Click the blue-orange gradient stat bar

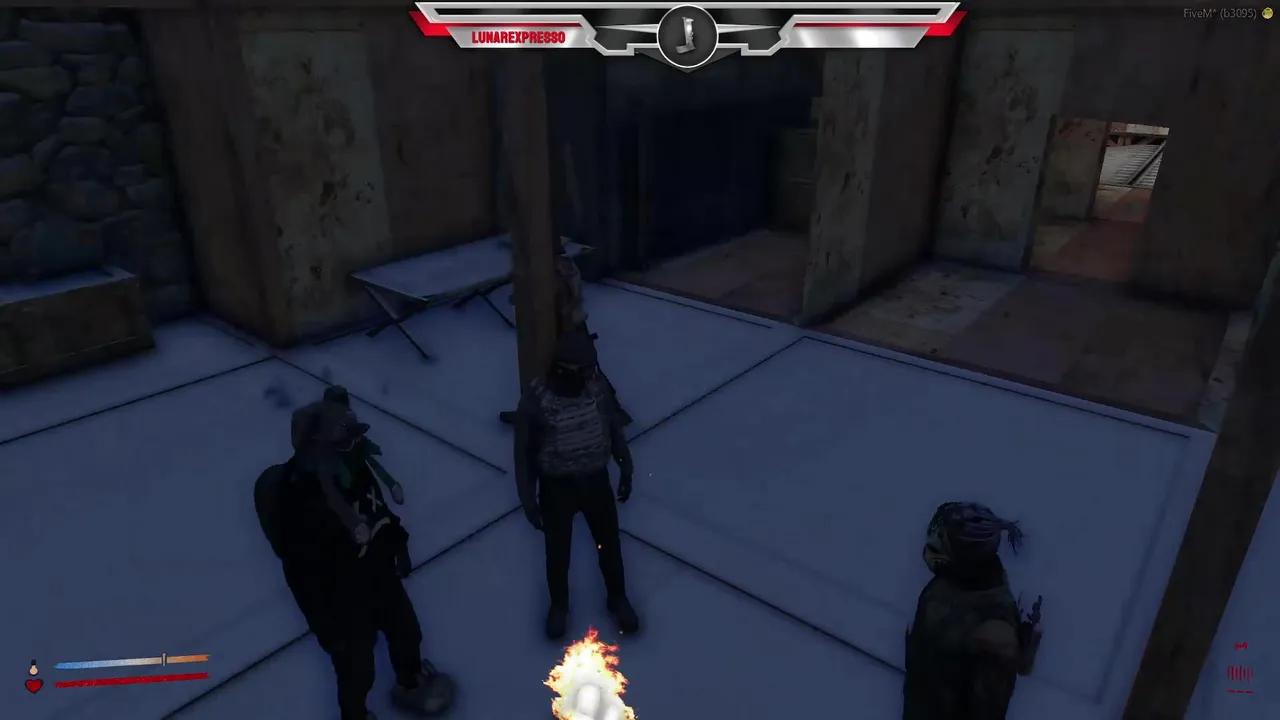pos(130,660)
